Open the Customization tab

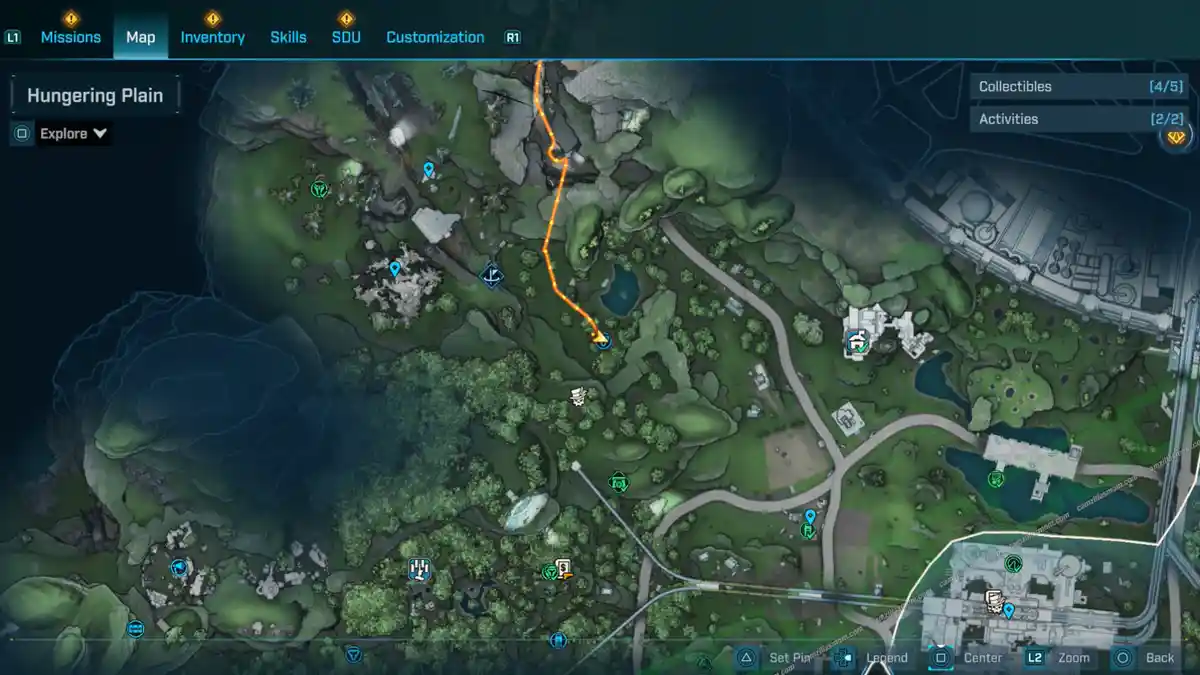pyautogui.click(x=435, y=37)
